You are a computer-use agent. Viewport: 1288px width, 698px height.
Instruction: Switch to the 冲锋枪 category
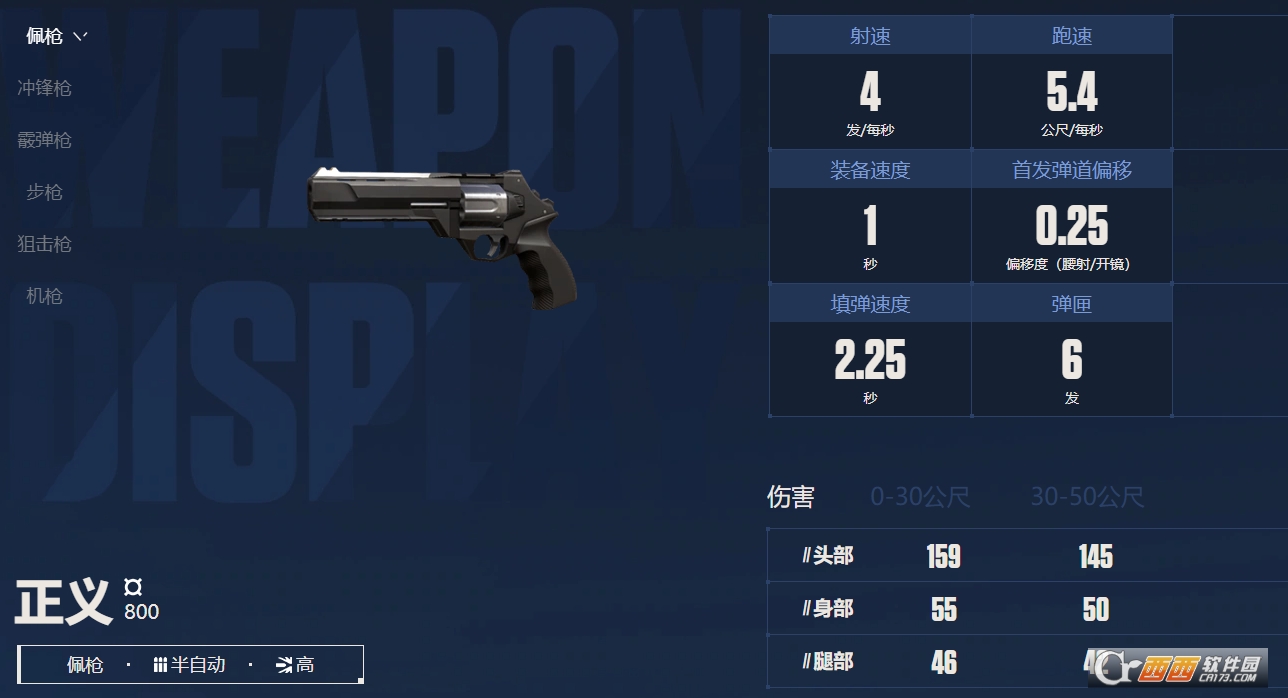(45, 88)
